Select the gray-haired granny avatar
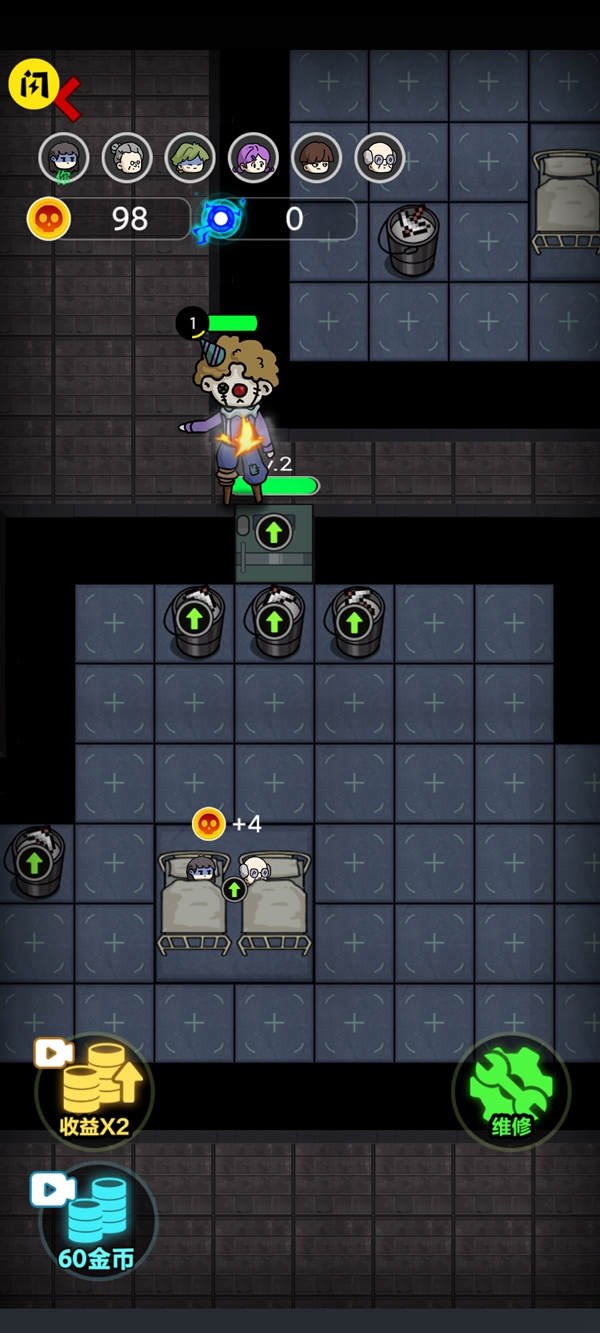This screenshot has width=600, height=1333. tap(127, 158)
